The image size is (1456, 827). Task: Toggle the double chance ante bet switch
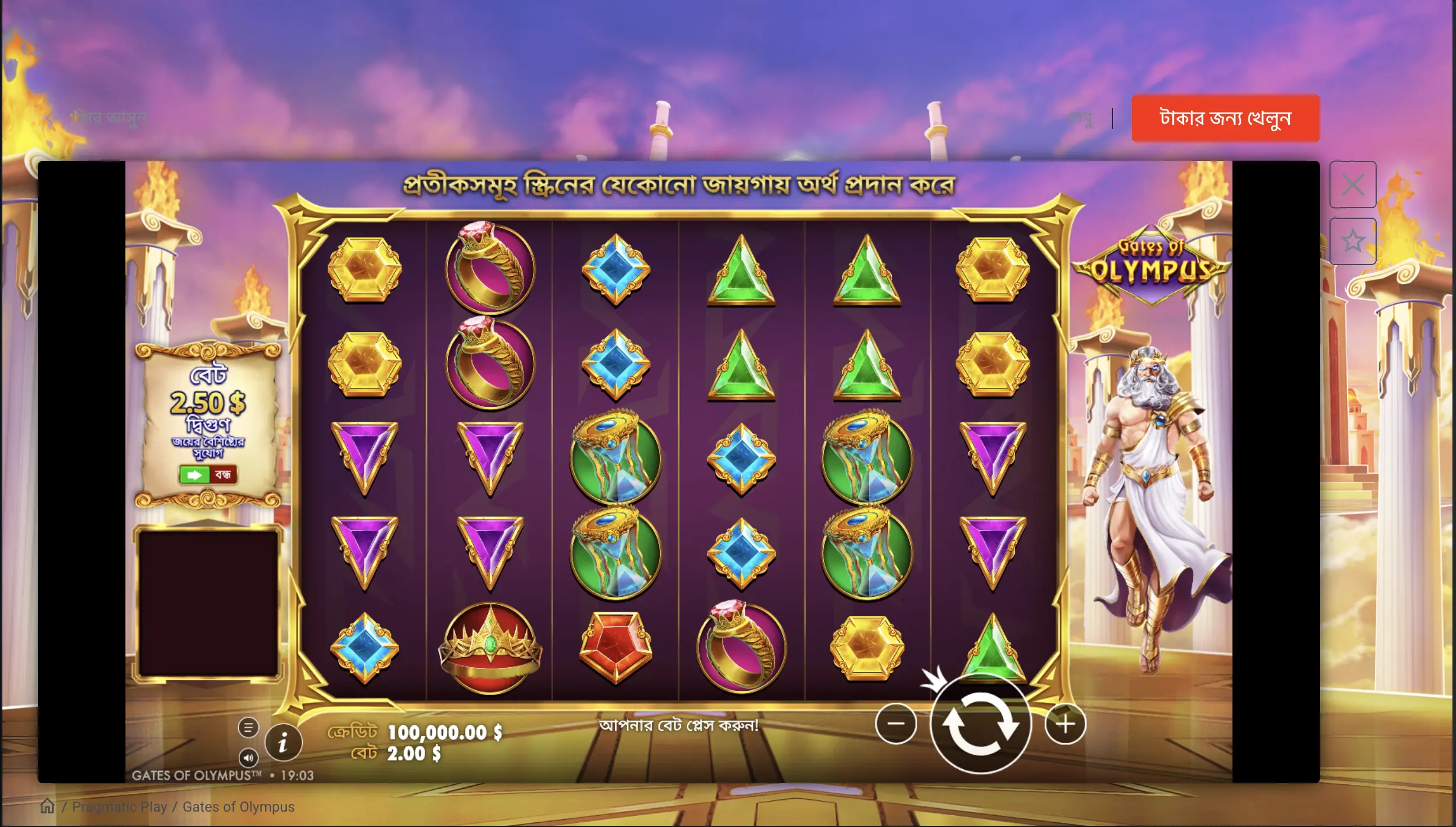208,474
